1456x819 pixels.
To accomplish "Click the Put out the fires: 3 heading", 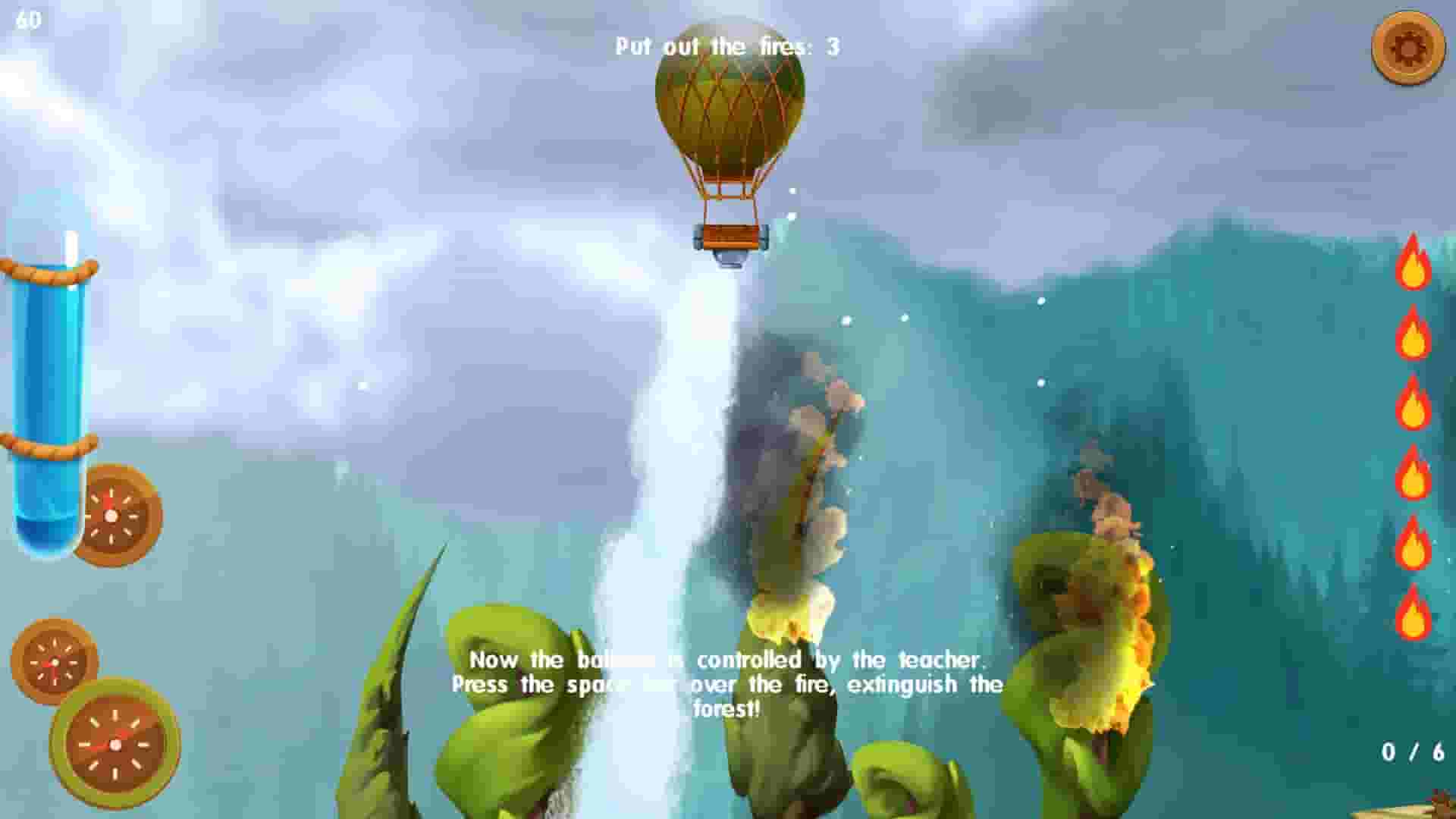I will click(x=724, y=47).
